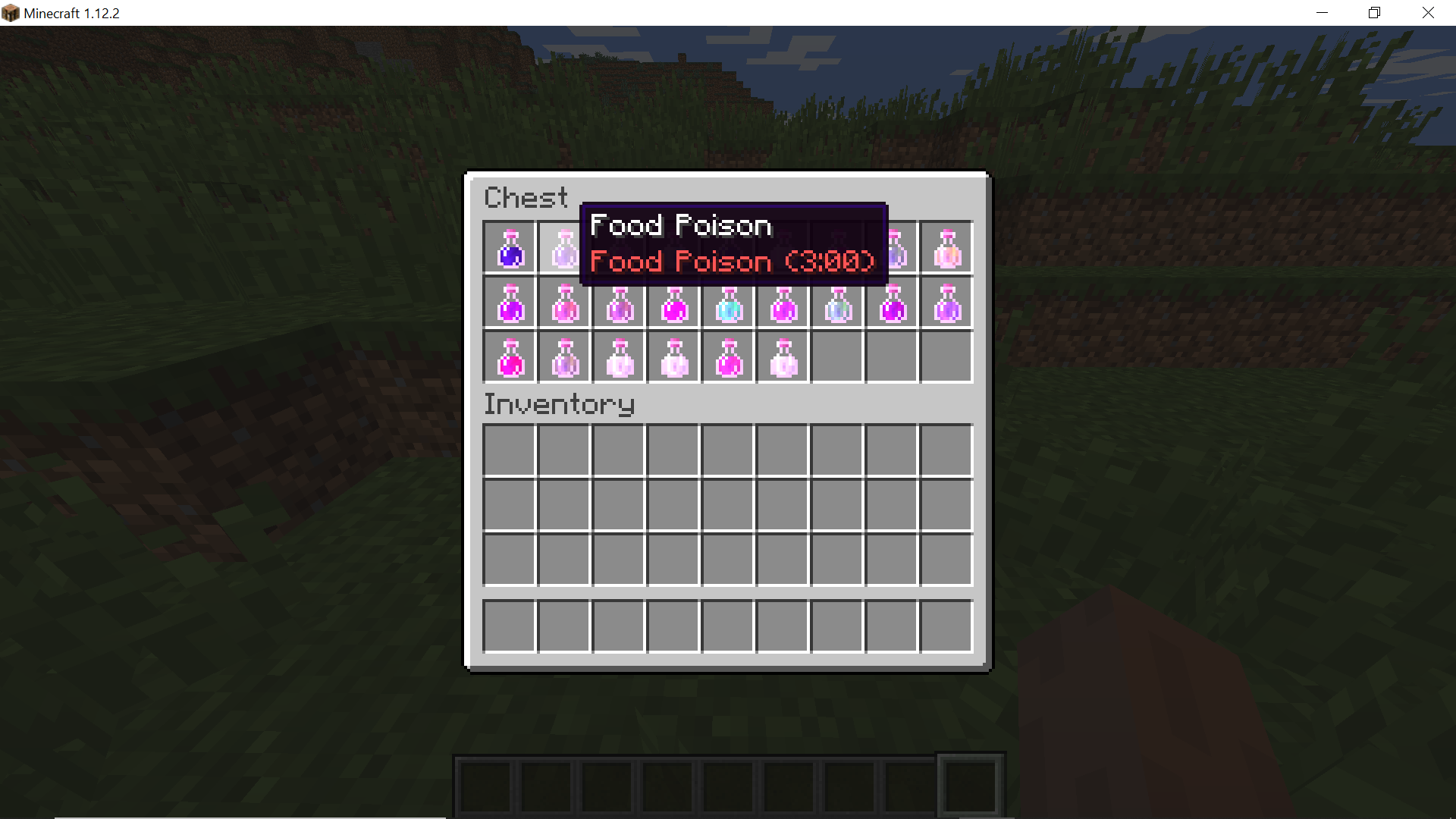Click the window minimize button
Viewport: 1456px width, 819px height.
point(1323,12)
